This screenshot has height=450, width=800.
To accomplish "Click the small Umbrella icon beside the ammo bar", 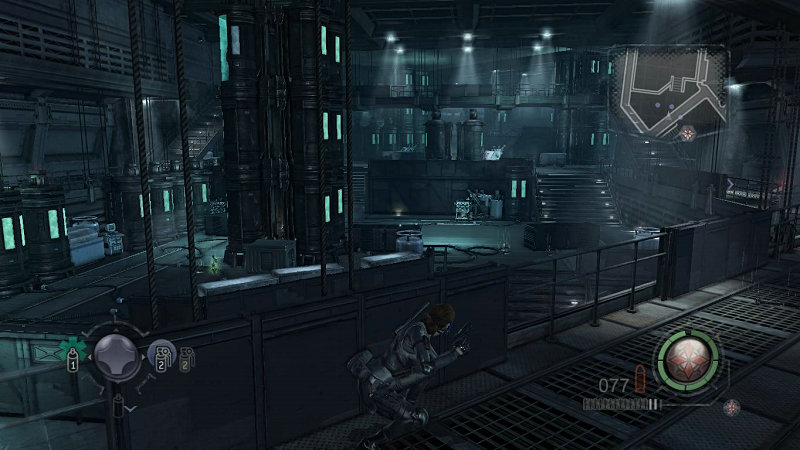I will (733, 406).
